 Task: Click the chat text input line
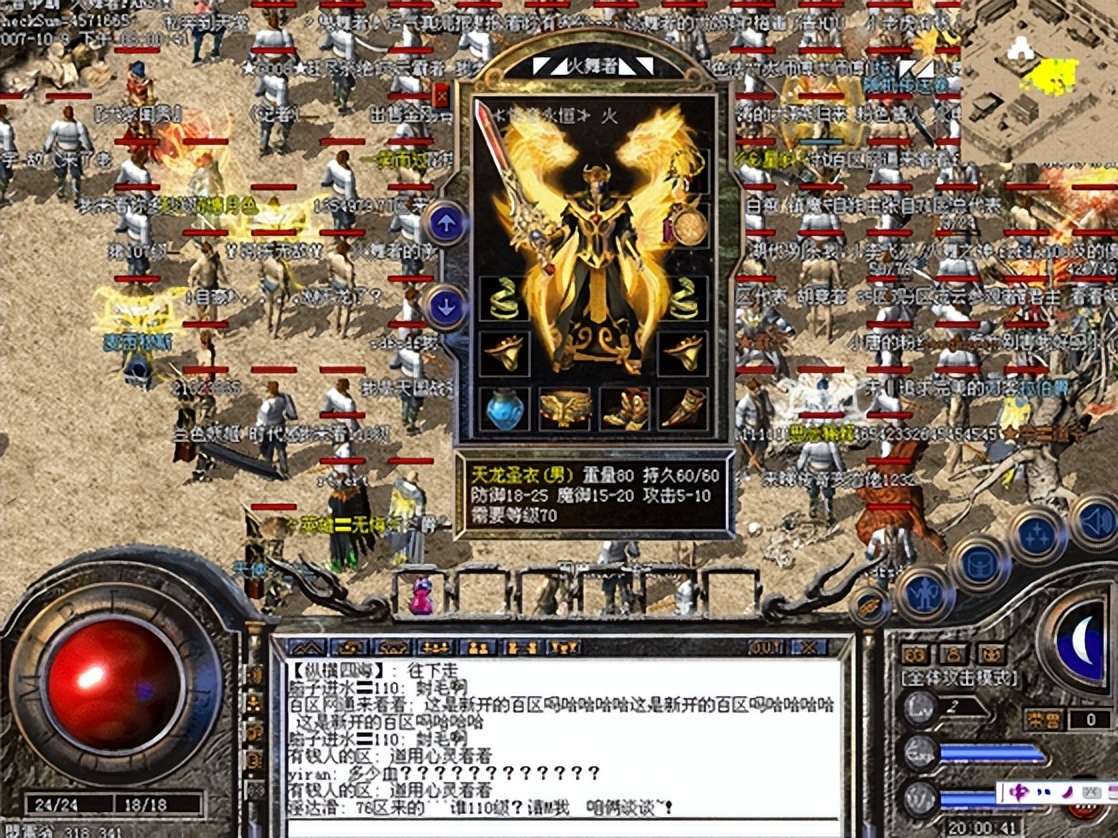pyautogui.click(x=560, y=828)
